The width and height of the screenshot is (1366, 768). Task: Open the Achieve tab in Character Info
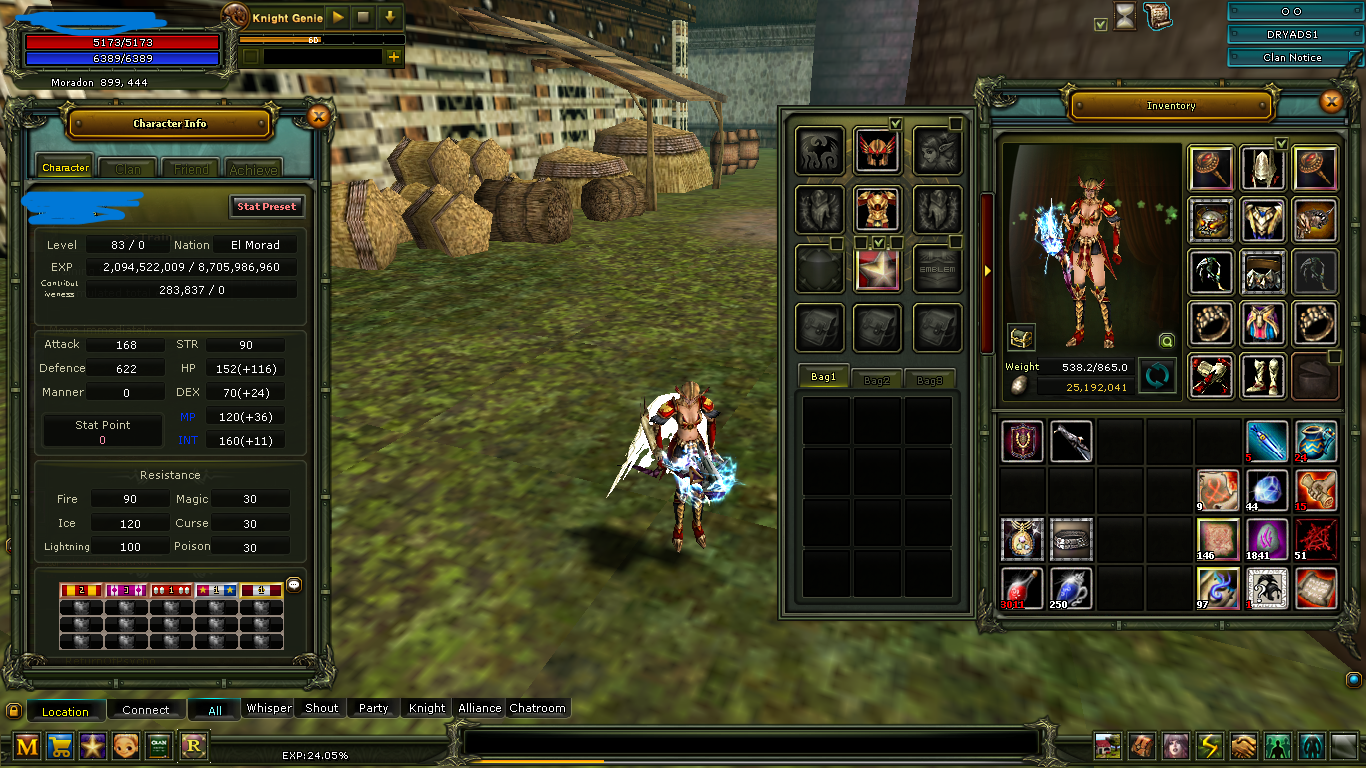pyautogui.click(x=253, y=168)
